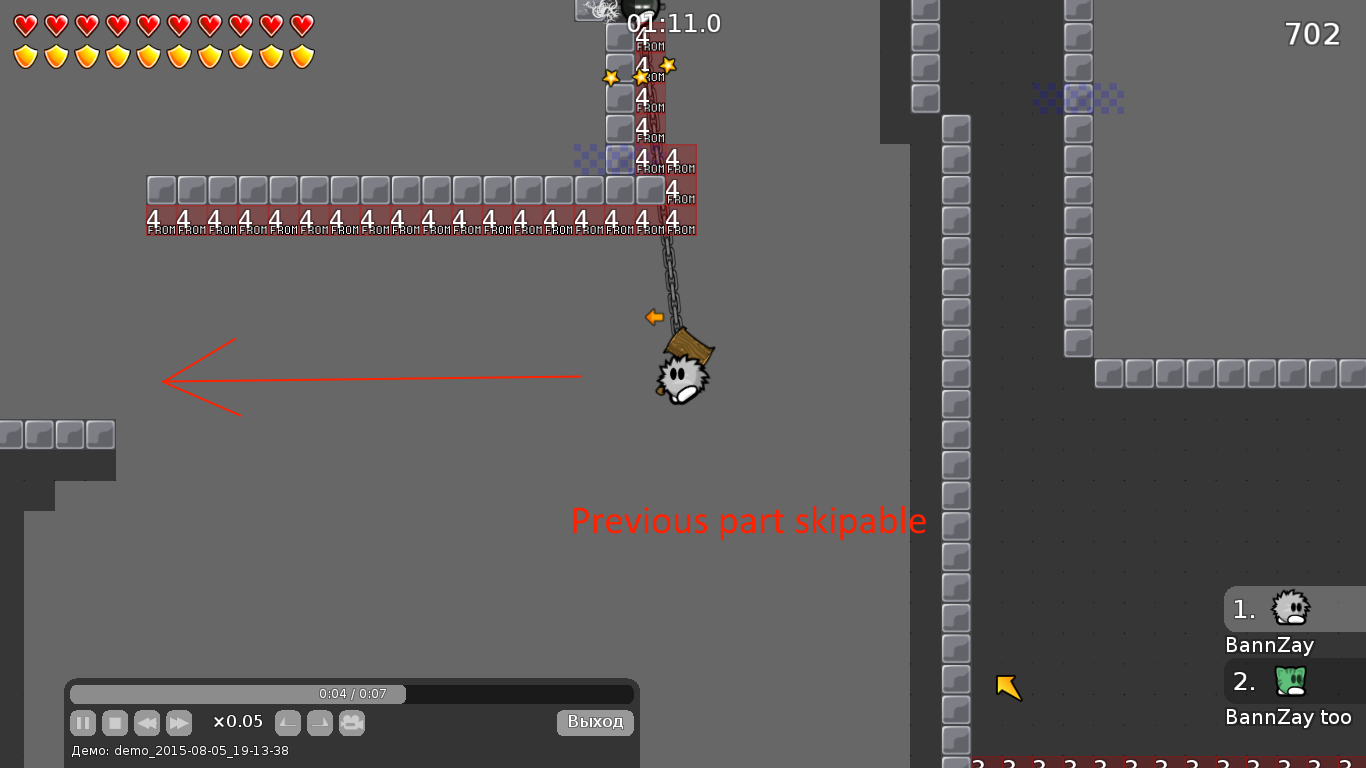
Task: Stop the demo playback
Action: (x=115, y=723)
